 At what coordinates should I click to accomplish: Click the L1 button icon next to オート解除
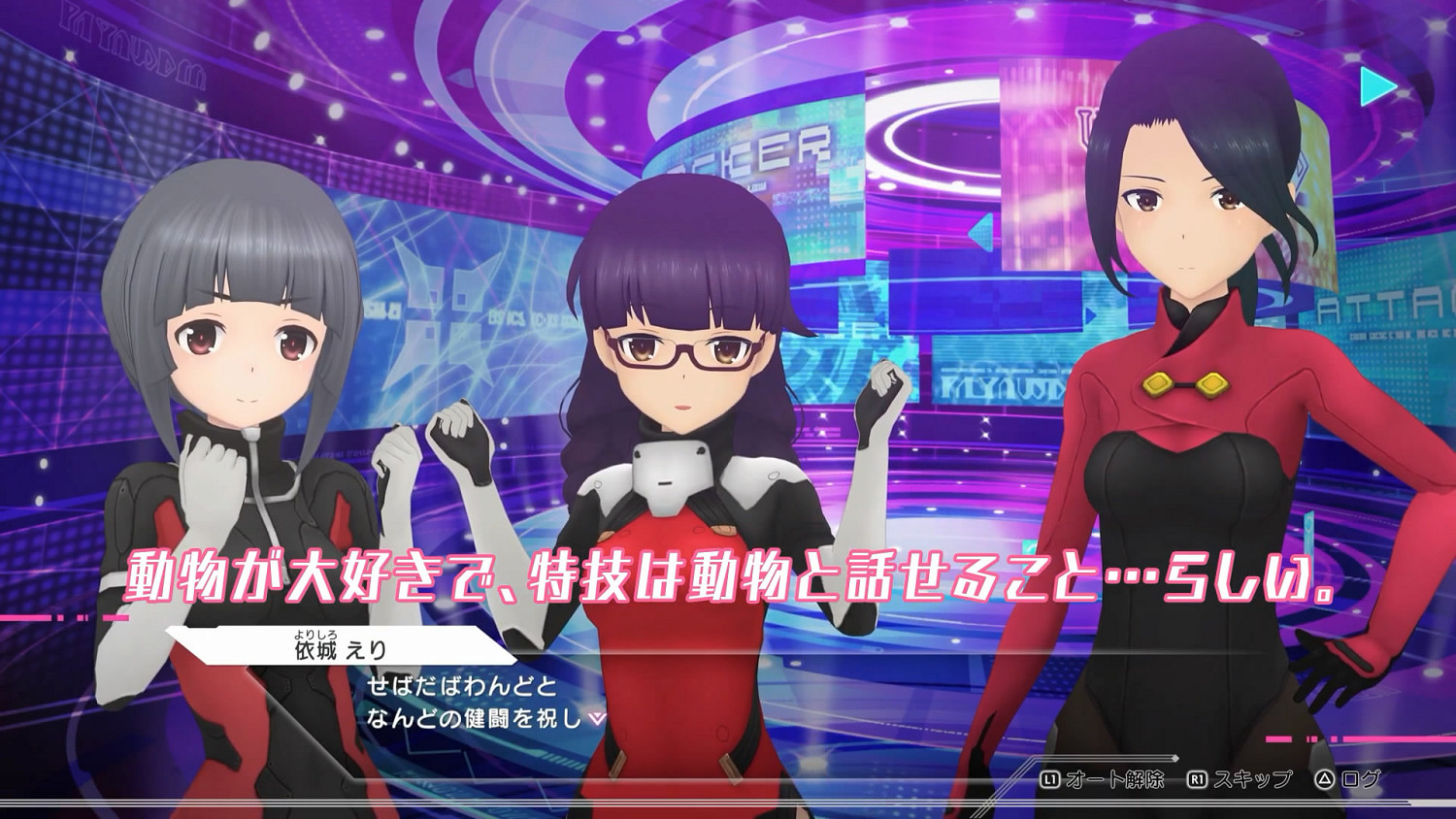point(1051,779)
